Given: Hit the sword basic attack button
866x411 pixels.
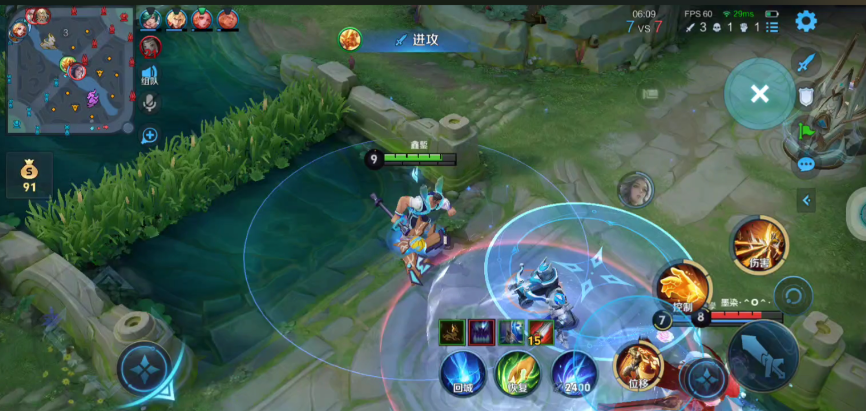Looking at the screenshot, I should click(763, 357).
